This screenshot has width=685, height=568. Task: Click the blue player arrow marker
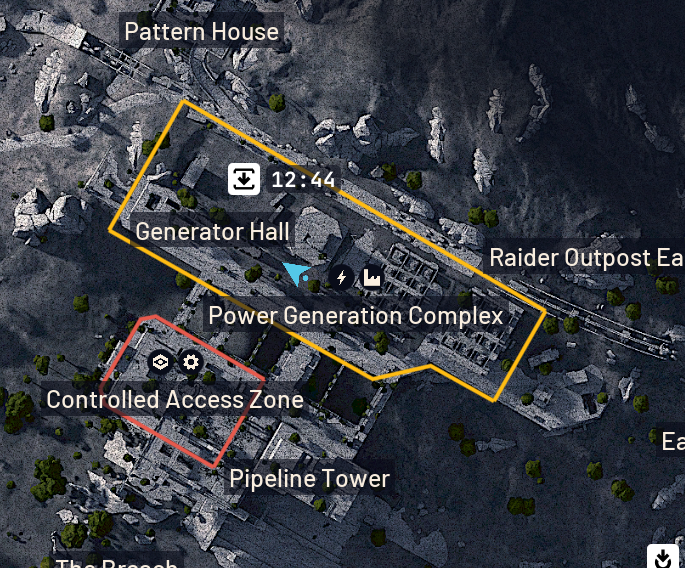(296, 273)
